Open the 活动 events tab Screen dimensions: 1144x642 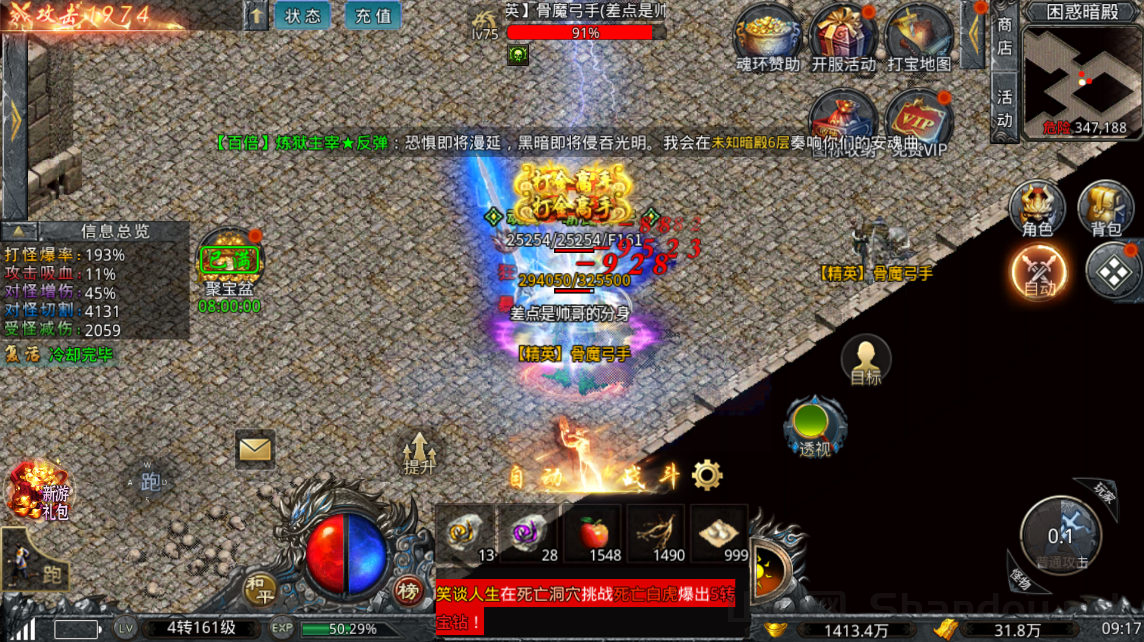[1004, 107]
